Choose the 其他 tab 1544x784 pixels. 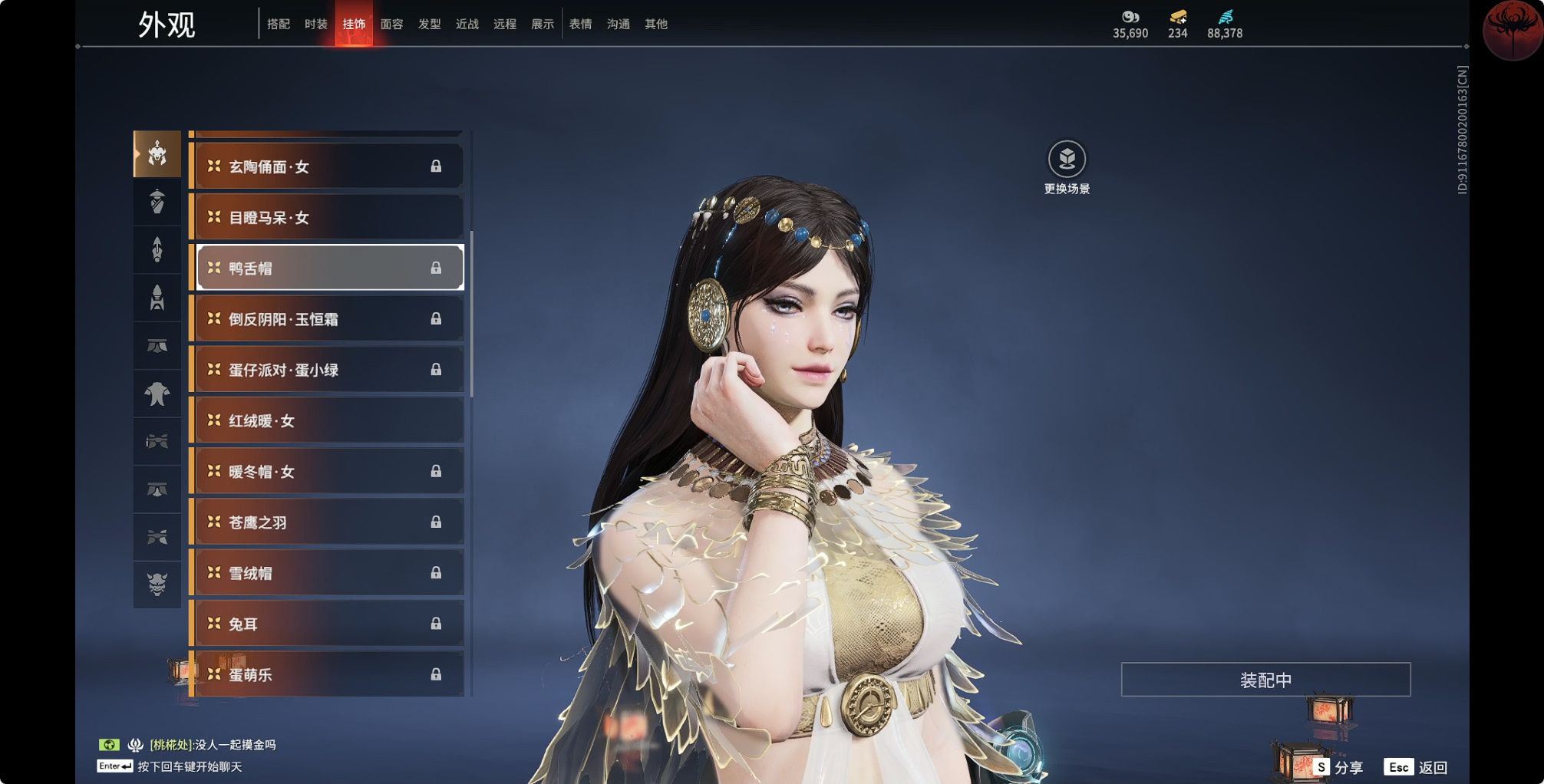[x=655, y=25]
